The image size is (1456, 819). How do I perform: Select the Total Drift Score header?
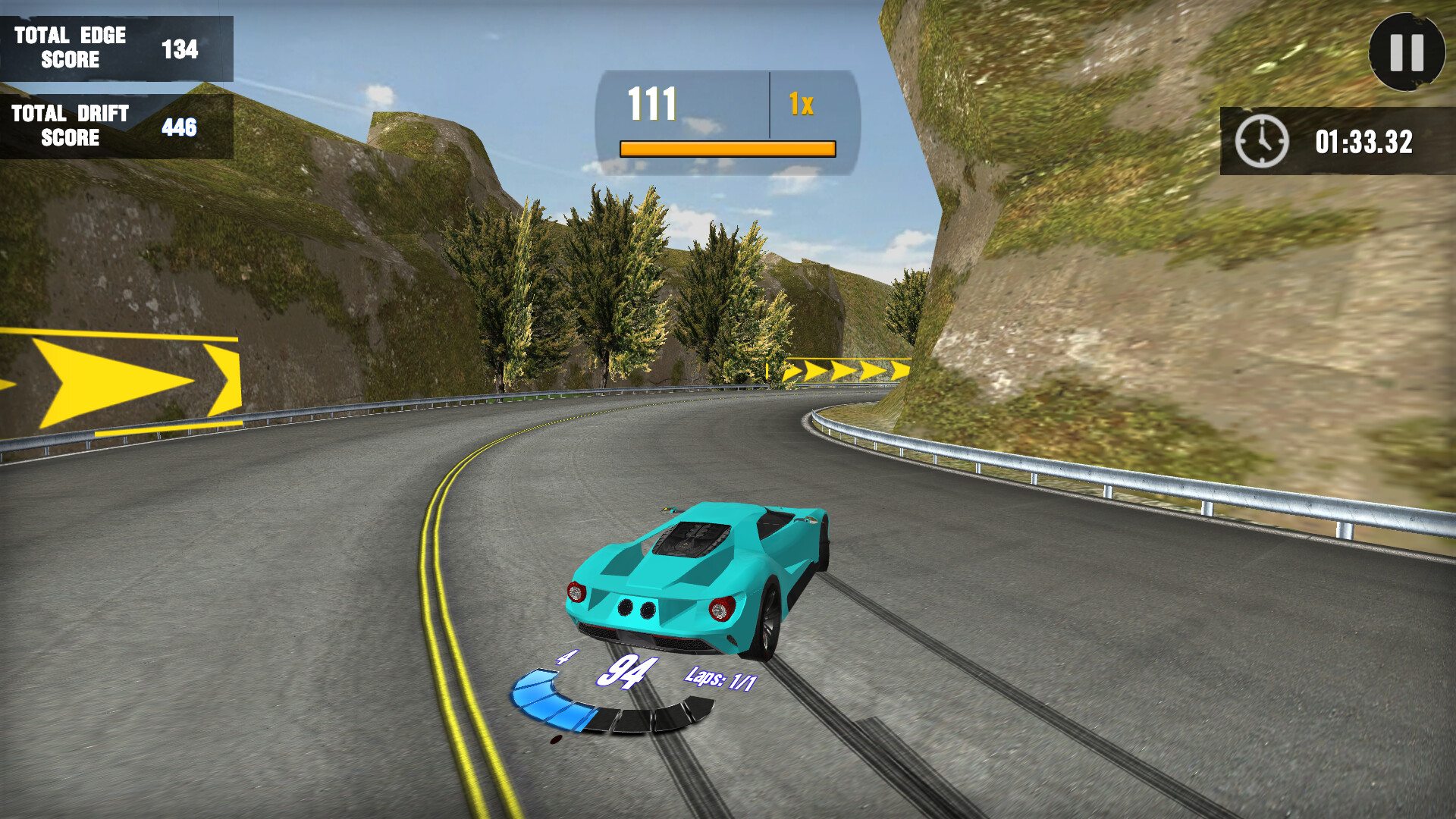tap(68, 127)
